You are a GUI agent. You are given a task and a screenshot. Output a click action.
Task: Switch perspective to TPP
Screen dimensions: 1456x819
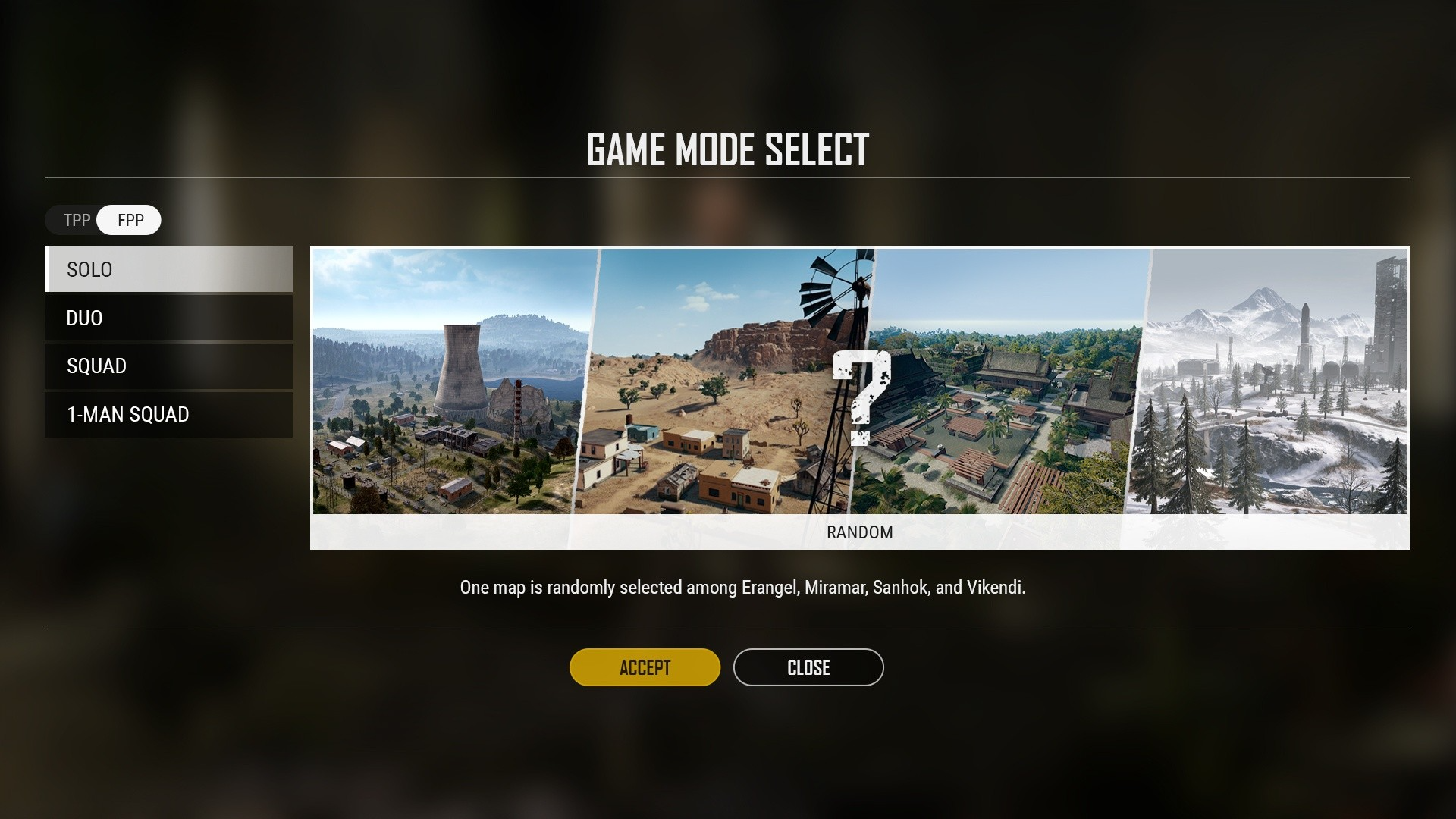click(76, 220)
